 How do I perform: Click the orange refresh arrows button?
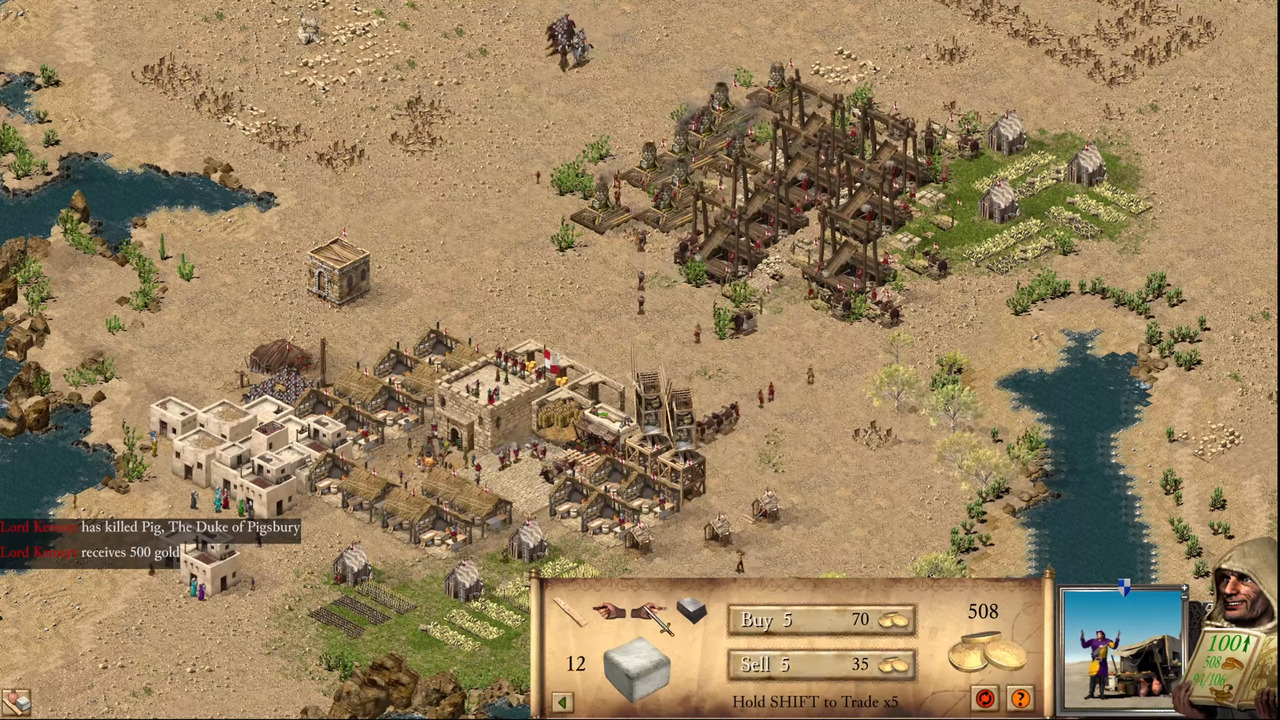[x=985, y=698]
